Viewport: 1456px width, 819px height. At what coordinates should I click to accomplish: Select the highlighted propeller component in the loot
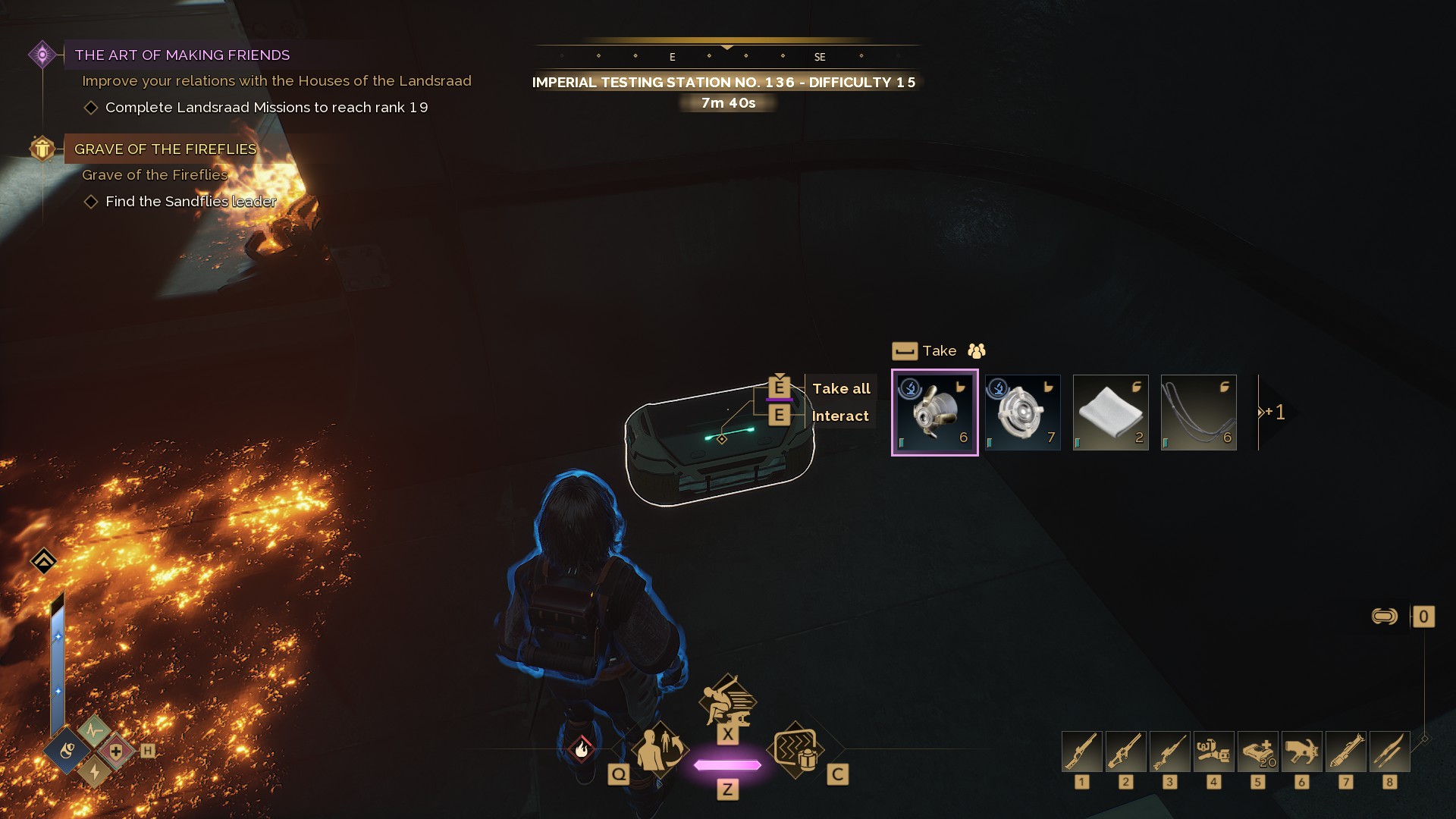pos(934,413)
